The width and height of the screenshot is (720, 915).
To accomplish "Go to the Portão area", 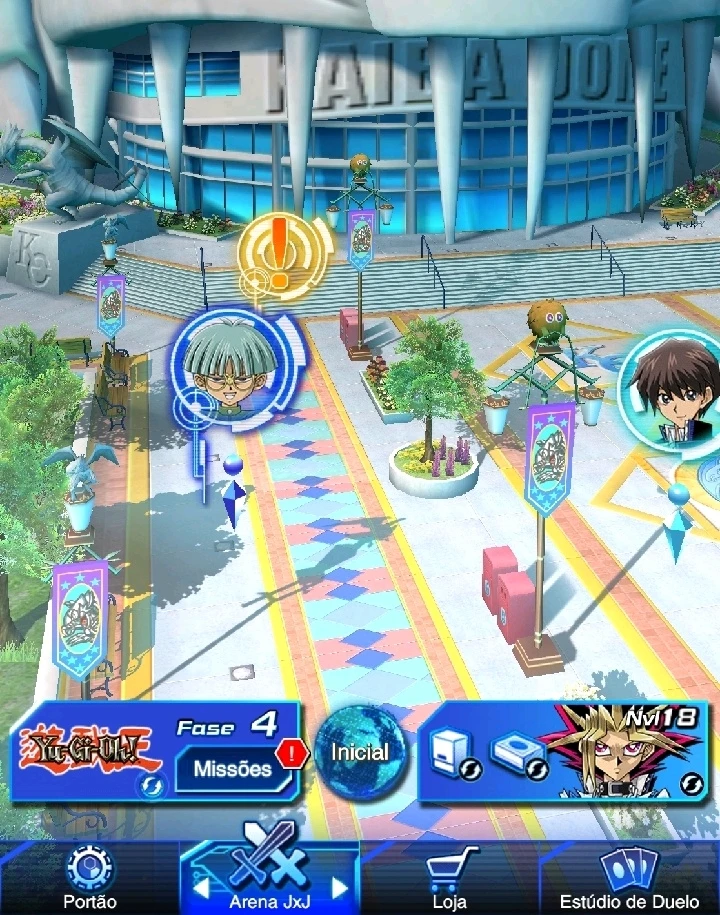I will point(90,877).
